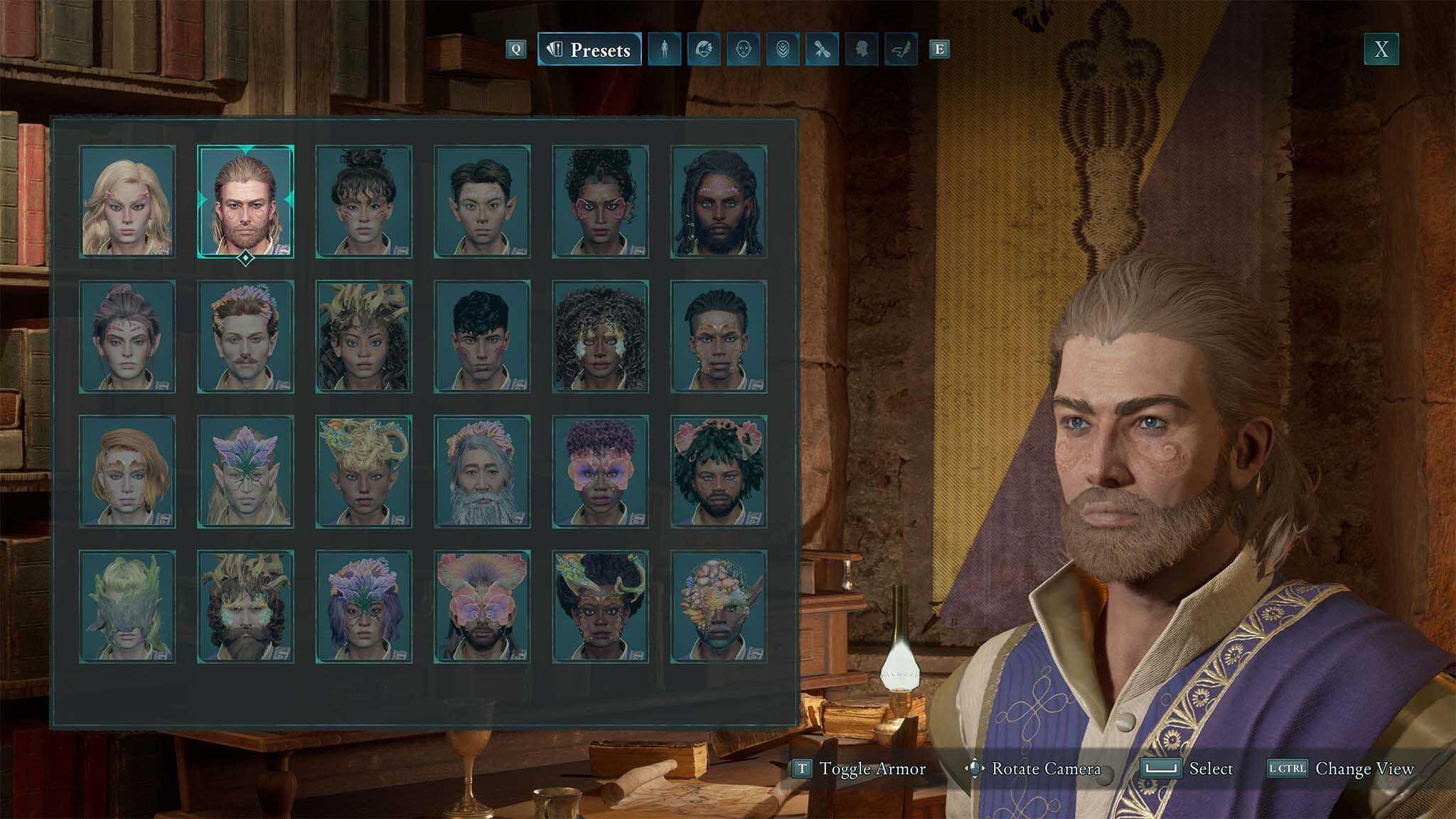Image resolution: width=1456 pixels, height=819 pixels.
Task: Choose the white-bearded elder preset
Action: tap(482, 471)
